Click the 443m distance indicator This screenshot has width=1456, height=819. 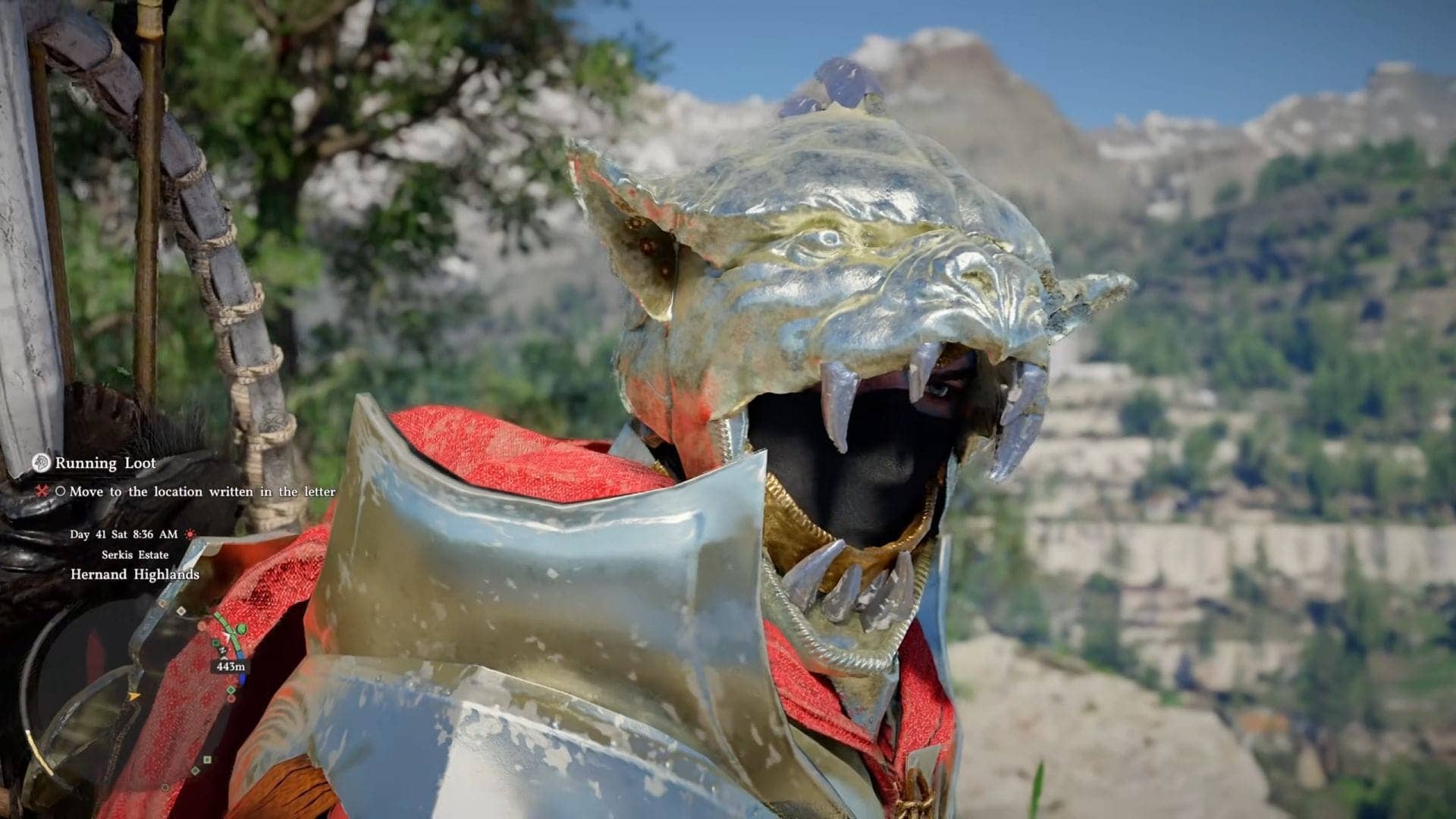click(231, 667)
